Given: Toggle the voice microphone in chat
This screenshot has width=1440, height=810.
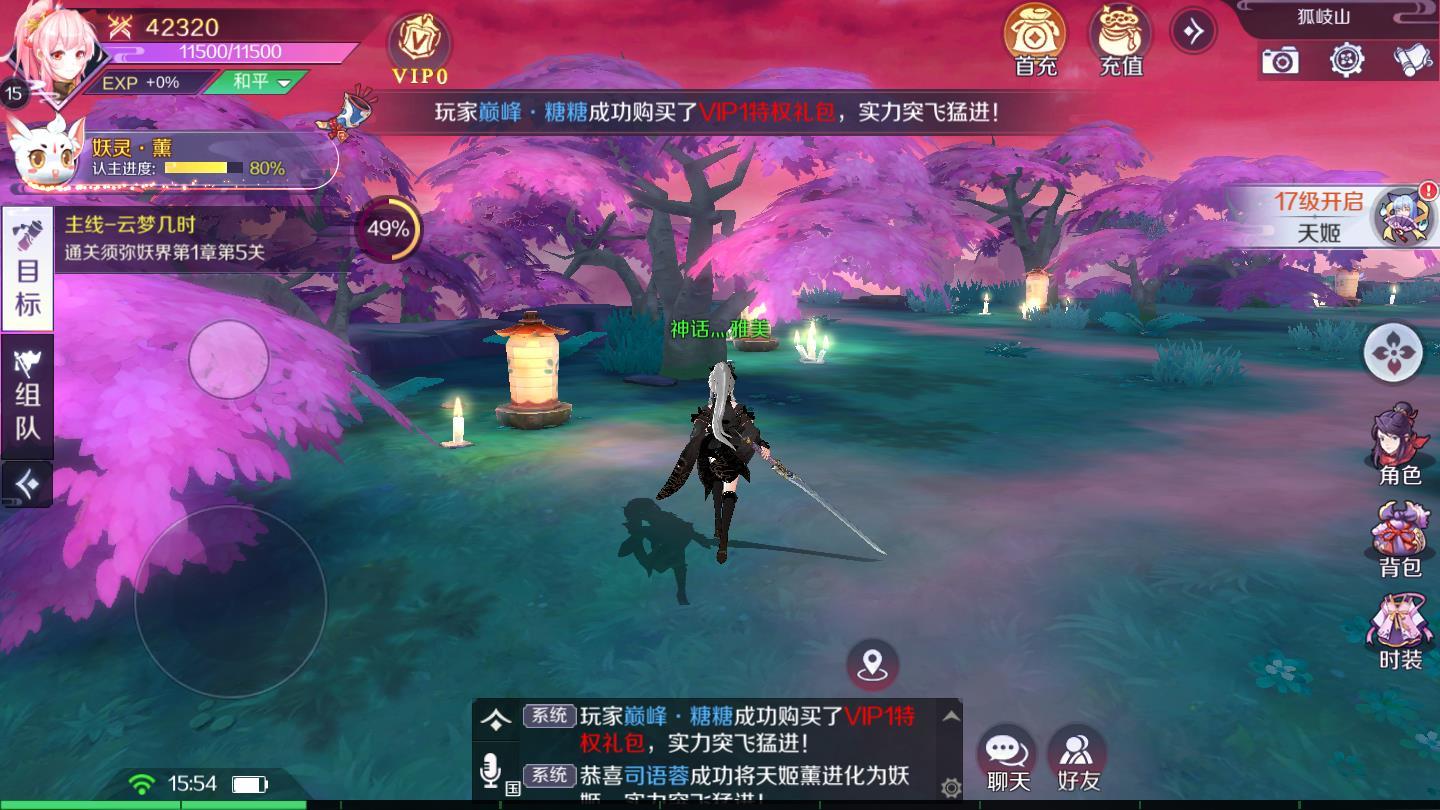Looking at the screenshot, I should coord(489,771).
